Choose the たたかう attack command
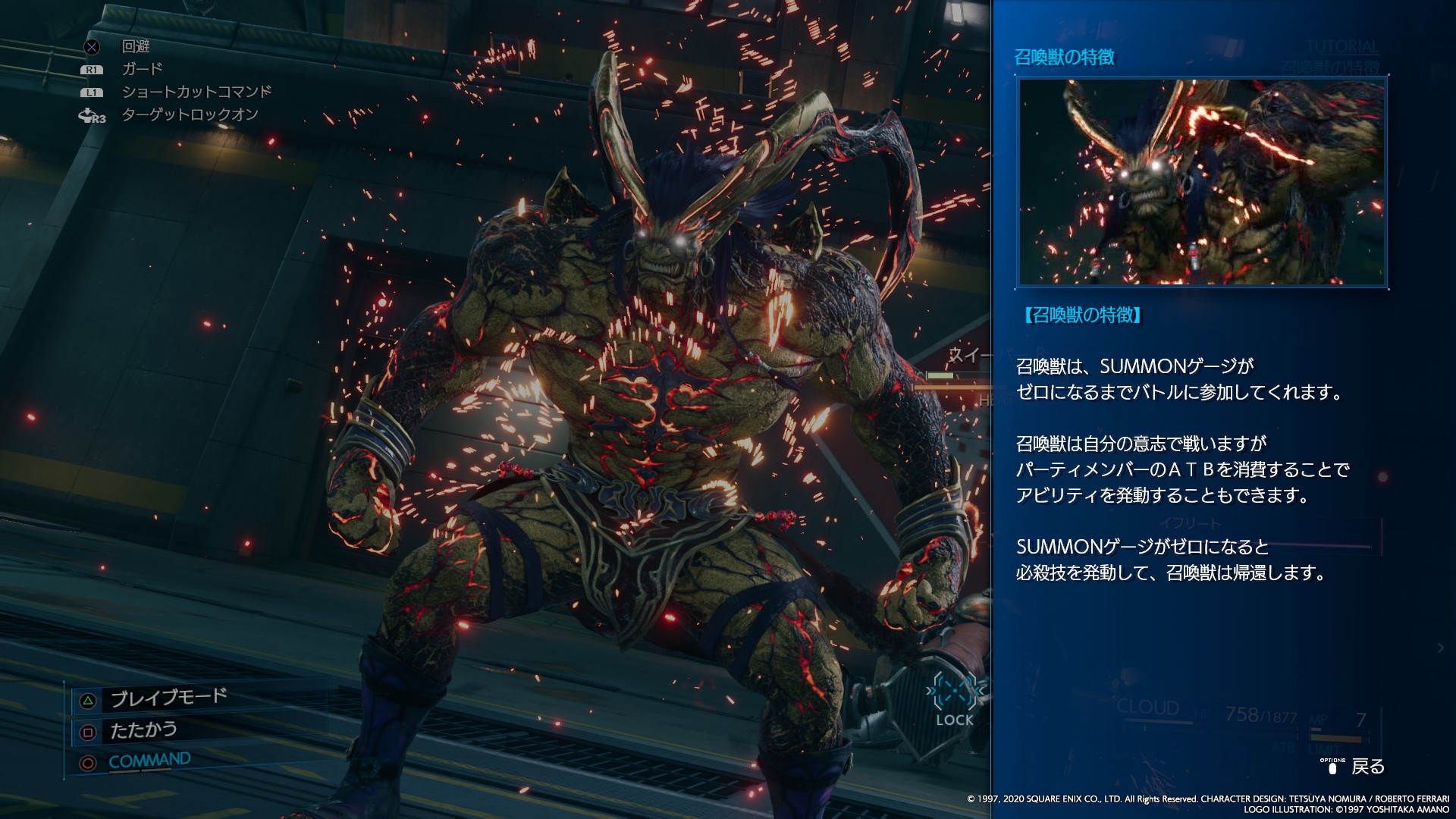This screenshot has height=819, width=1456. click(x=143, y=730)
